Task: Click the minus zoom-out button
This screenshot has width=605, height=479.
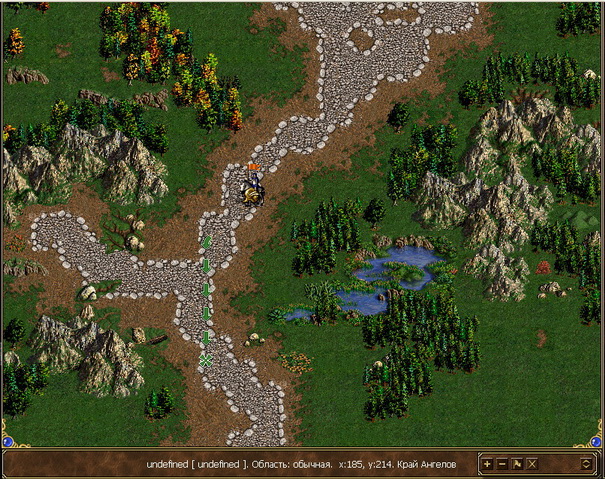Action: (502, 464)
